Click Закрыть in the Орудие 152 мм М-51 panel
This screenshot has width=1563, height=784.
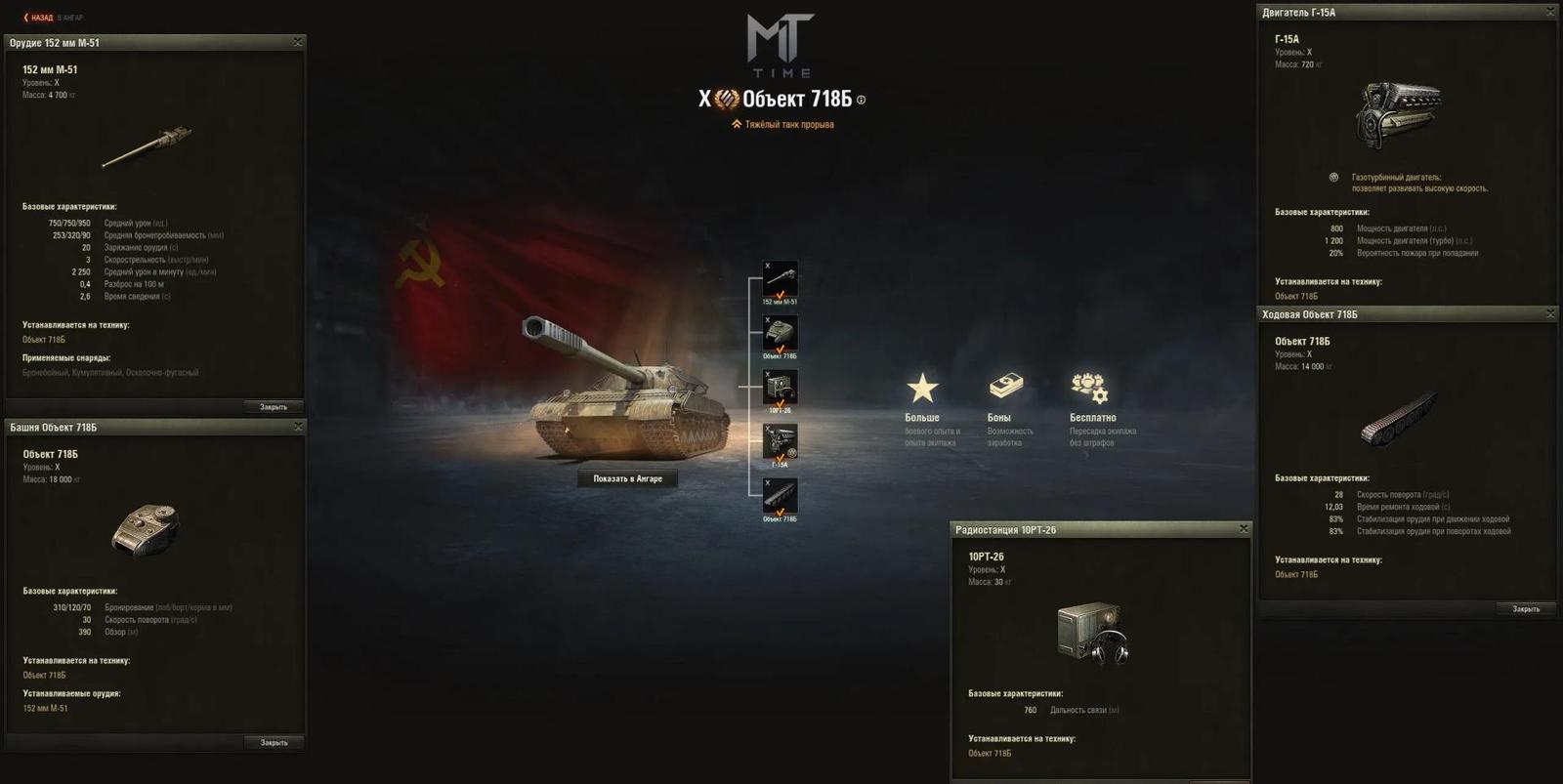273,405
